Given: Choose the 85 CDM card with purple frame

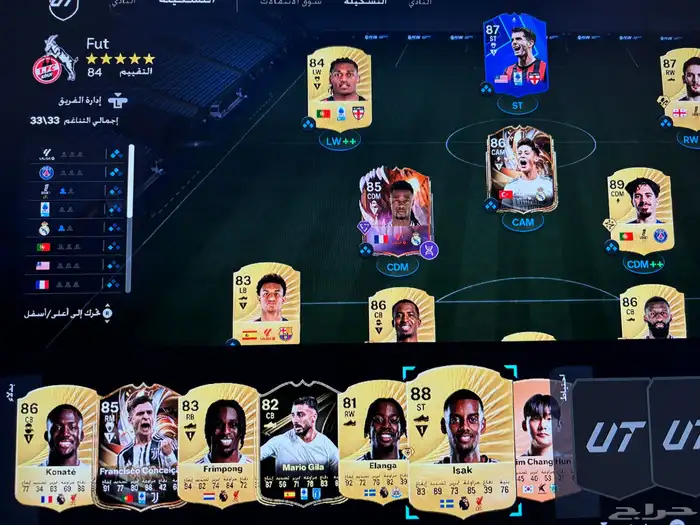Looking at the screenshot, I should [x=397, y=211].
